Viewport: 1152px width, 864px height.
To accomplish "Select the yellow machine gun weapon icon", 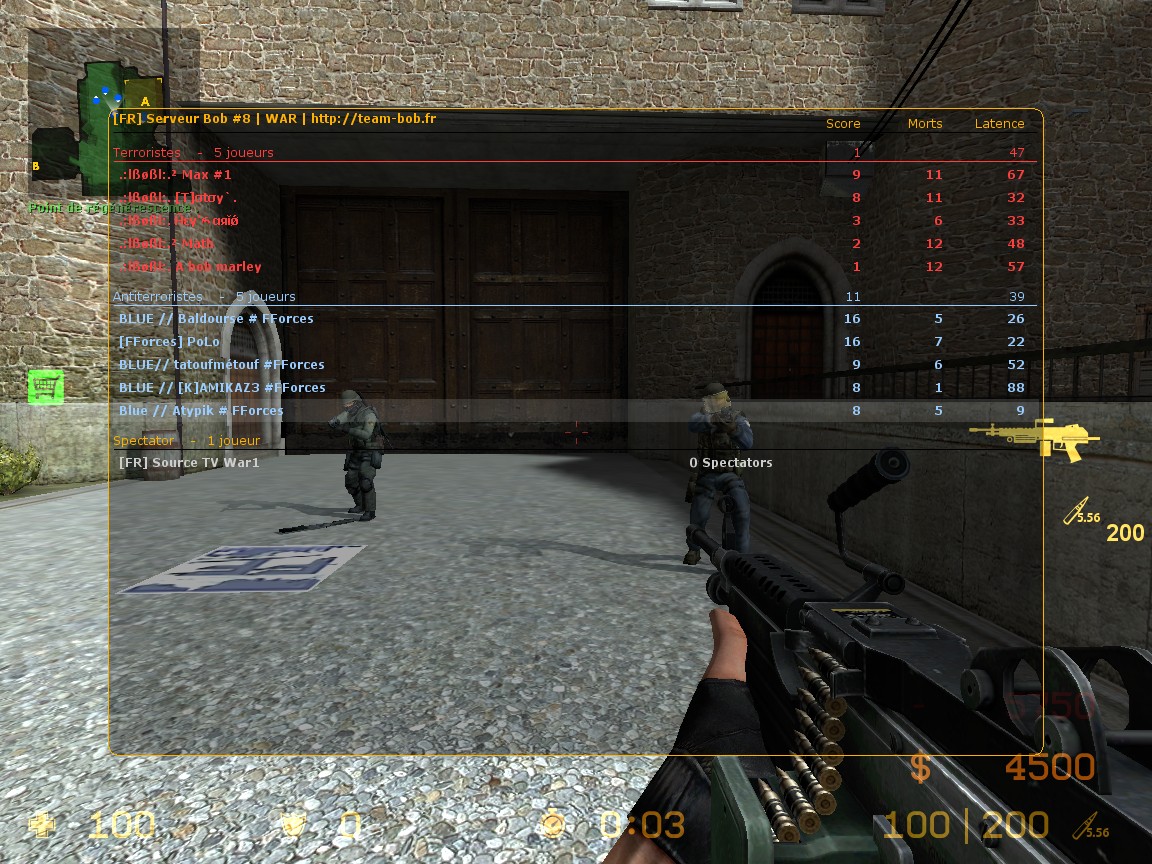I will tap(1033, 439).
